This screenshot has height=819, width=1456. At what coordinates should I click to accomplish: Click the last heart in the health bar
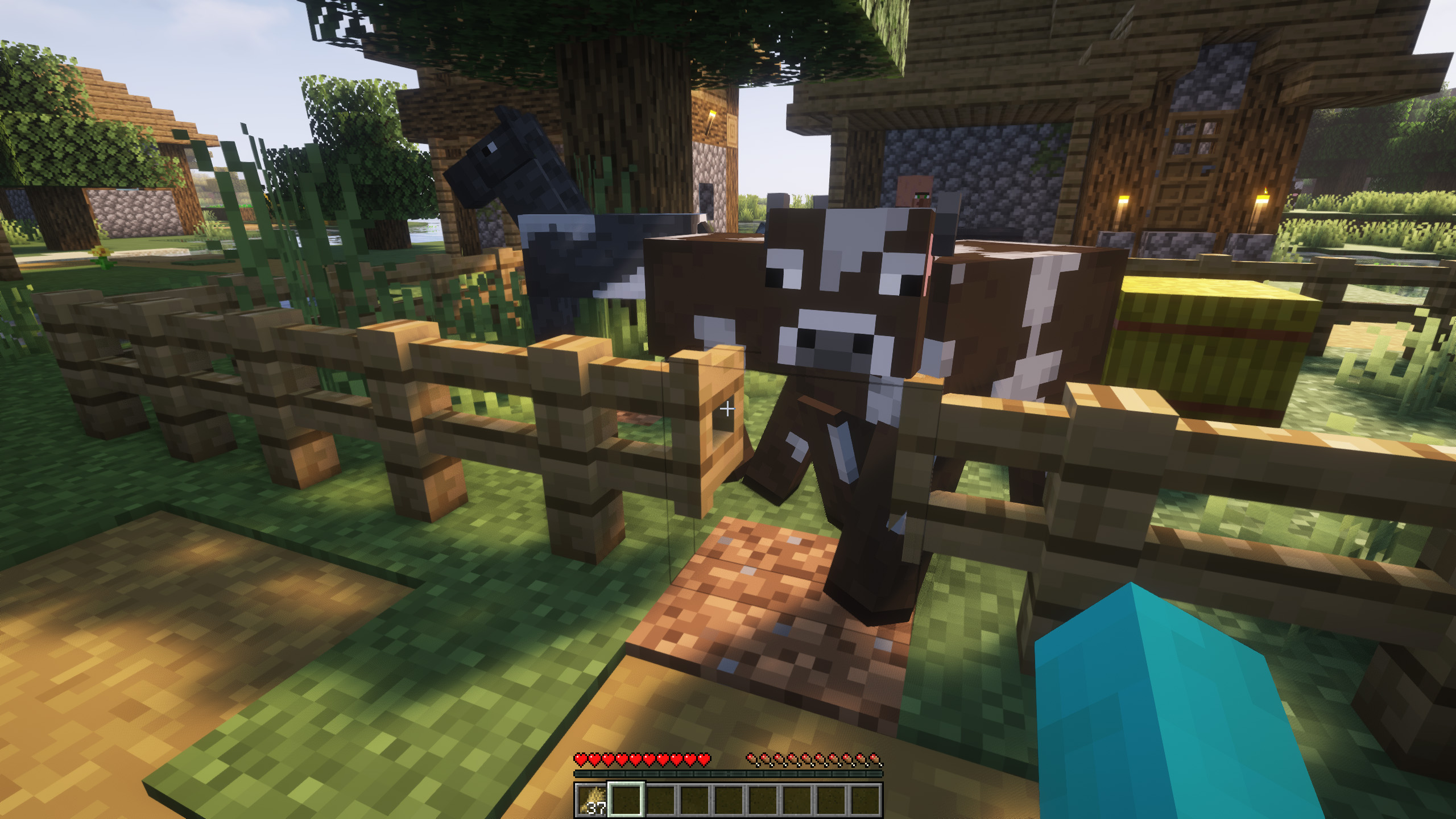(x=705, y=758)
